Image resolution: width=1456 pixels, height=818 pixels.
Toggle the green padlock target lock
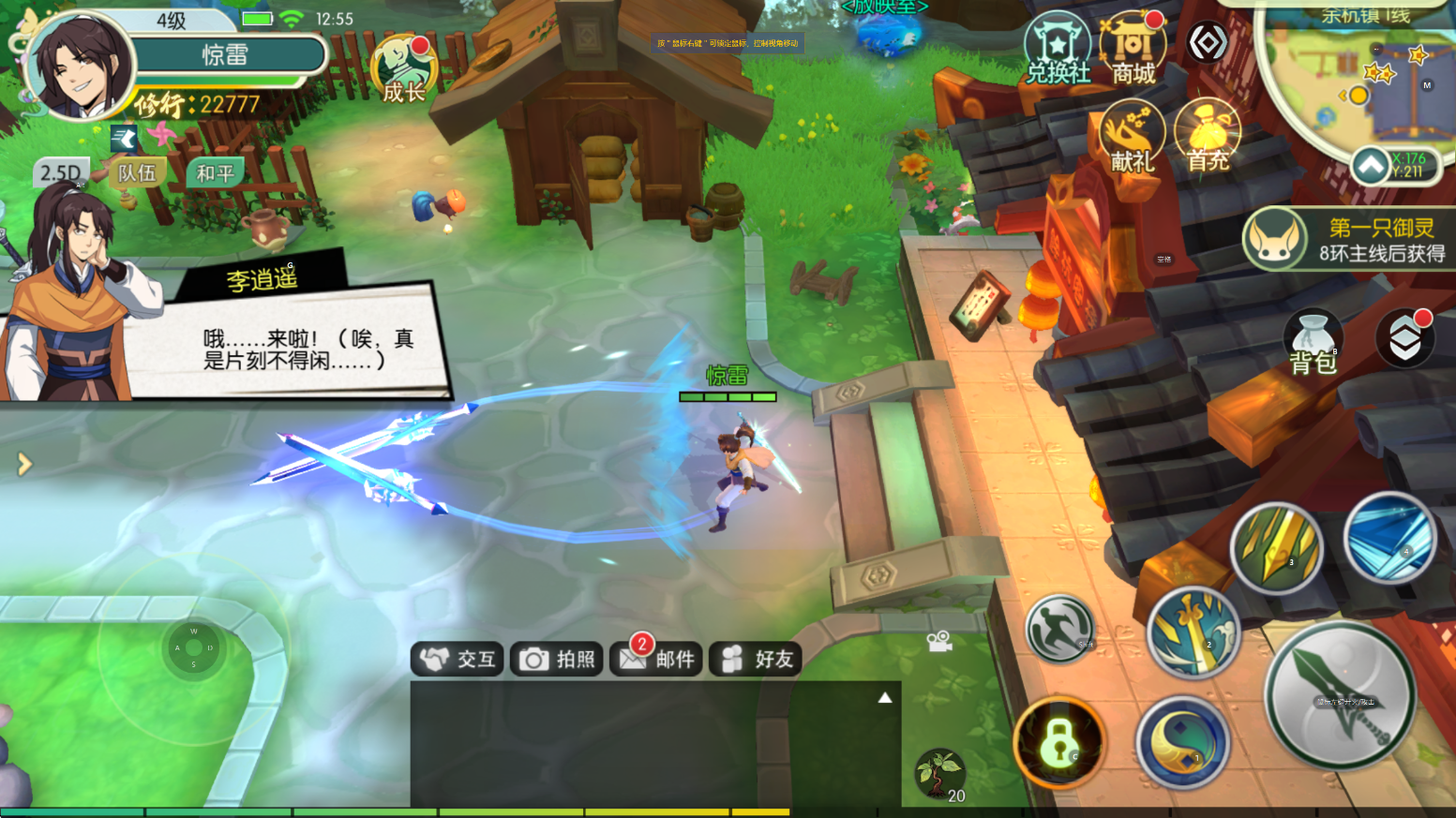click(1059, 744)
